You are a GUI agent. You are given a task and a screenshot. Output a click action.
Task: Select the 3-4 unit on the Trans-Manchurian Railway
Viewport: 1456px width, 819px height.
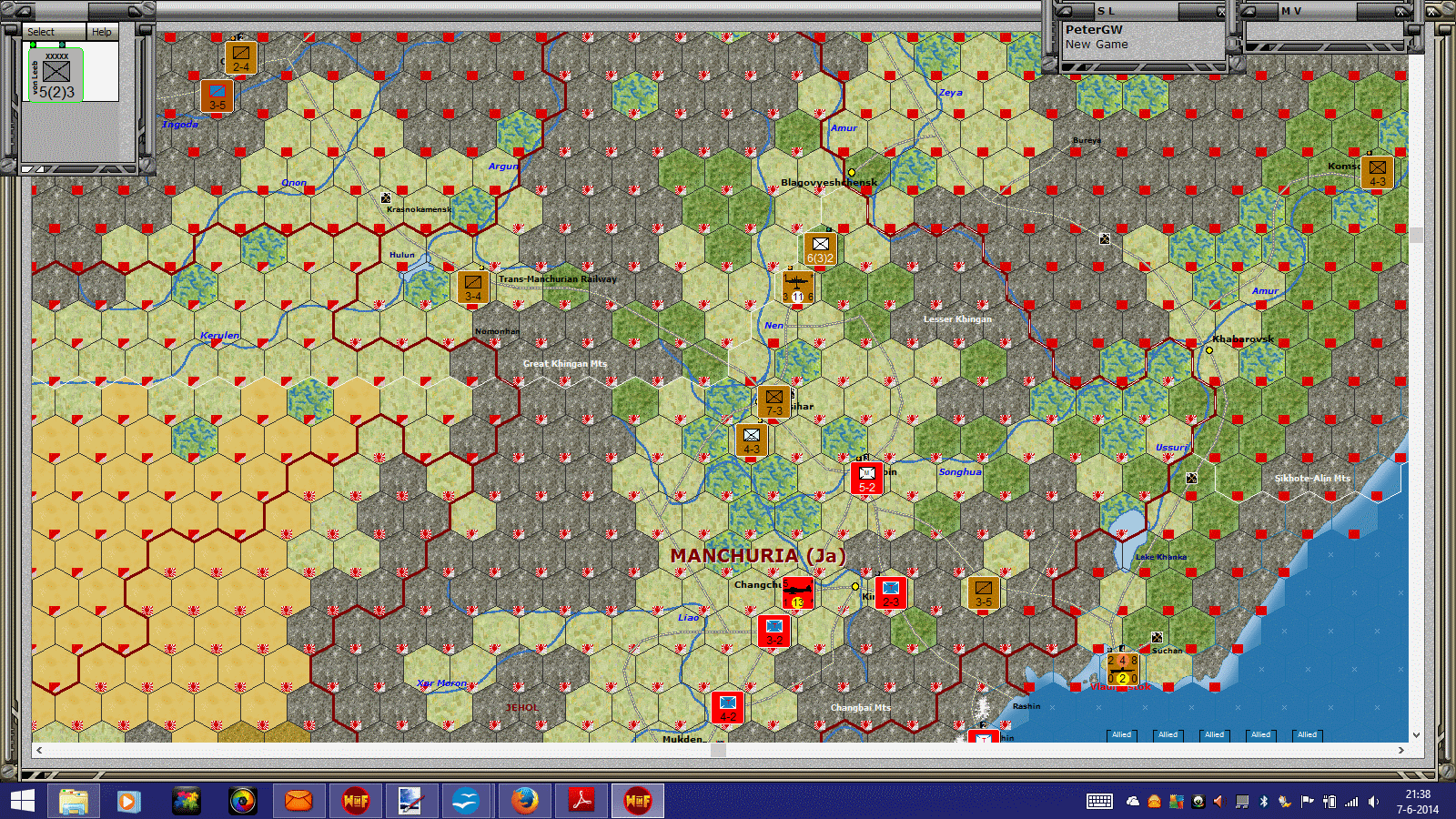pos(471,287)
